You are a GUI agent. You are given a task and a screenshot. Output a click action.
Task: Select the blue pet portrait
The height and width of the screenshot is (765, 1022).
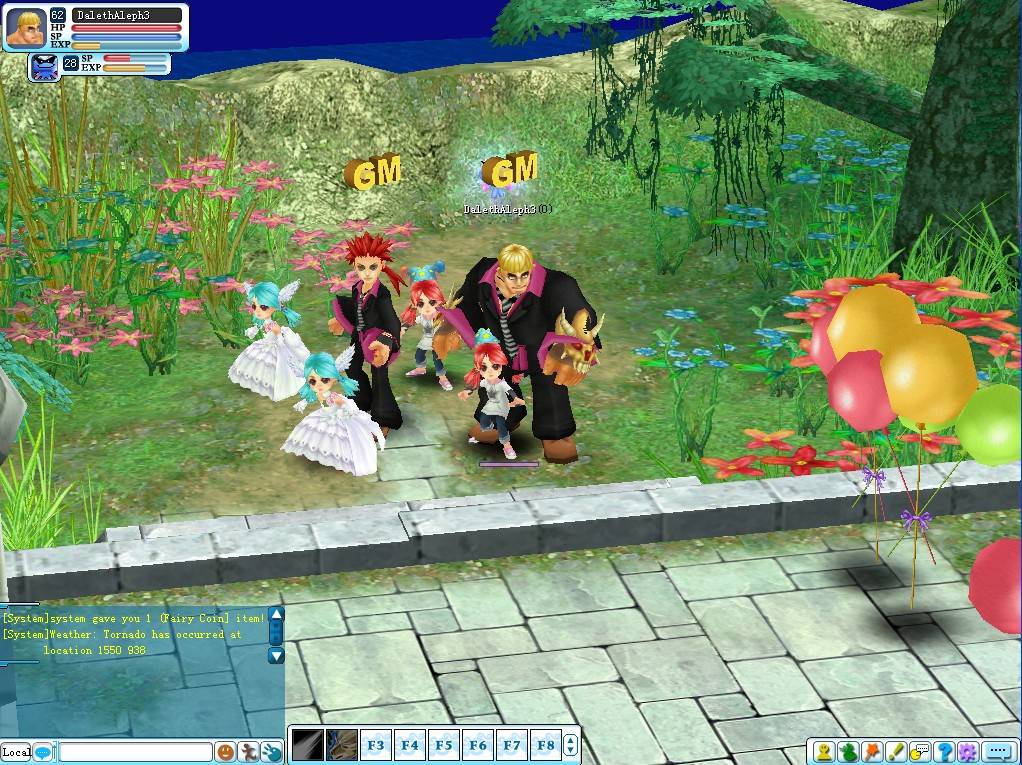(45, 67)
